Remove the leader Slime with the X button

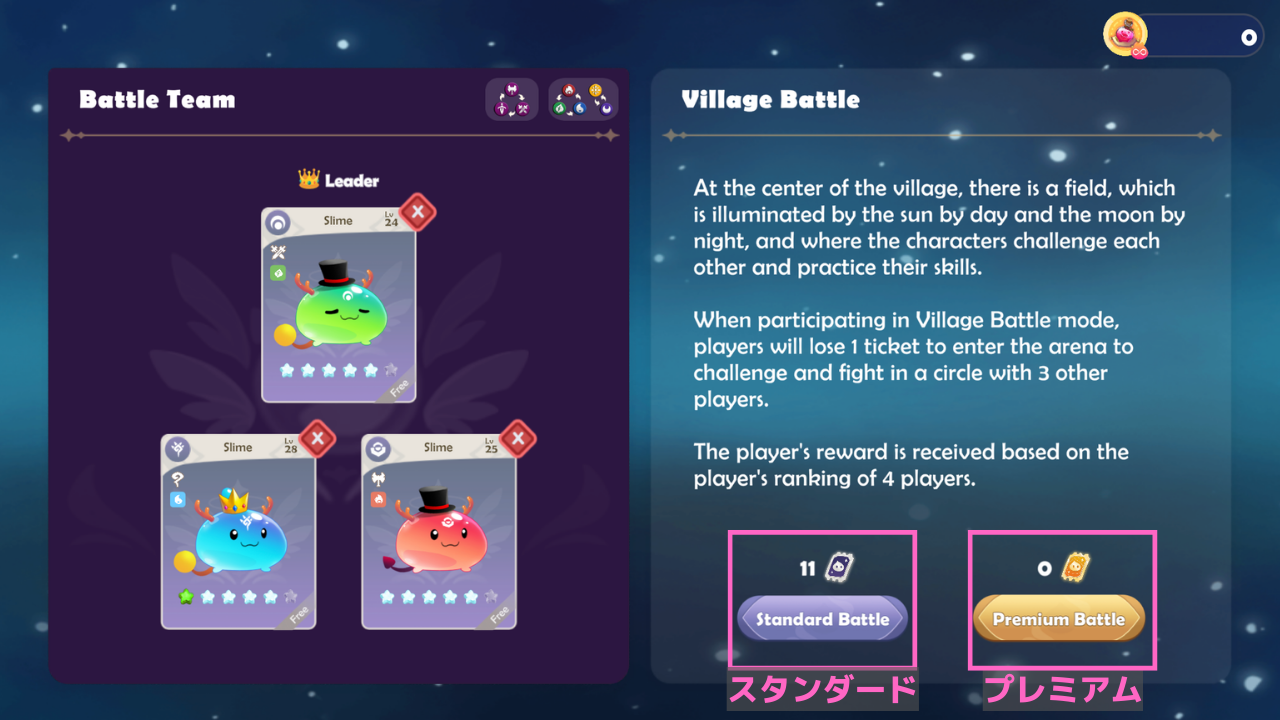pyautogui.click(x=416, y=212)
